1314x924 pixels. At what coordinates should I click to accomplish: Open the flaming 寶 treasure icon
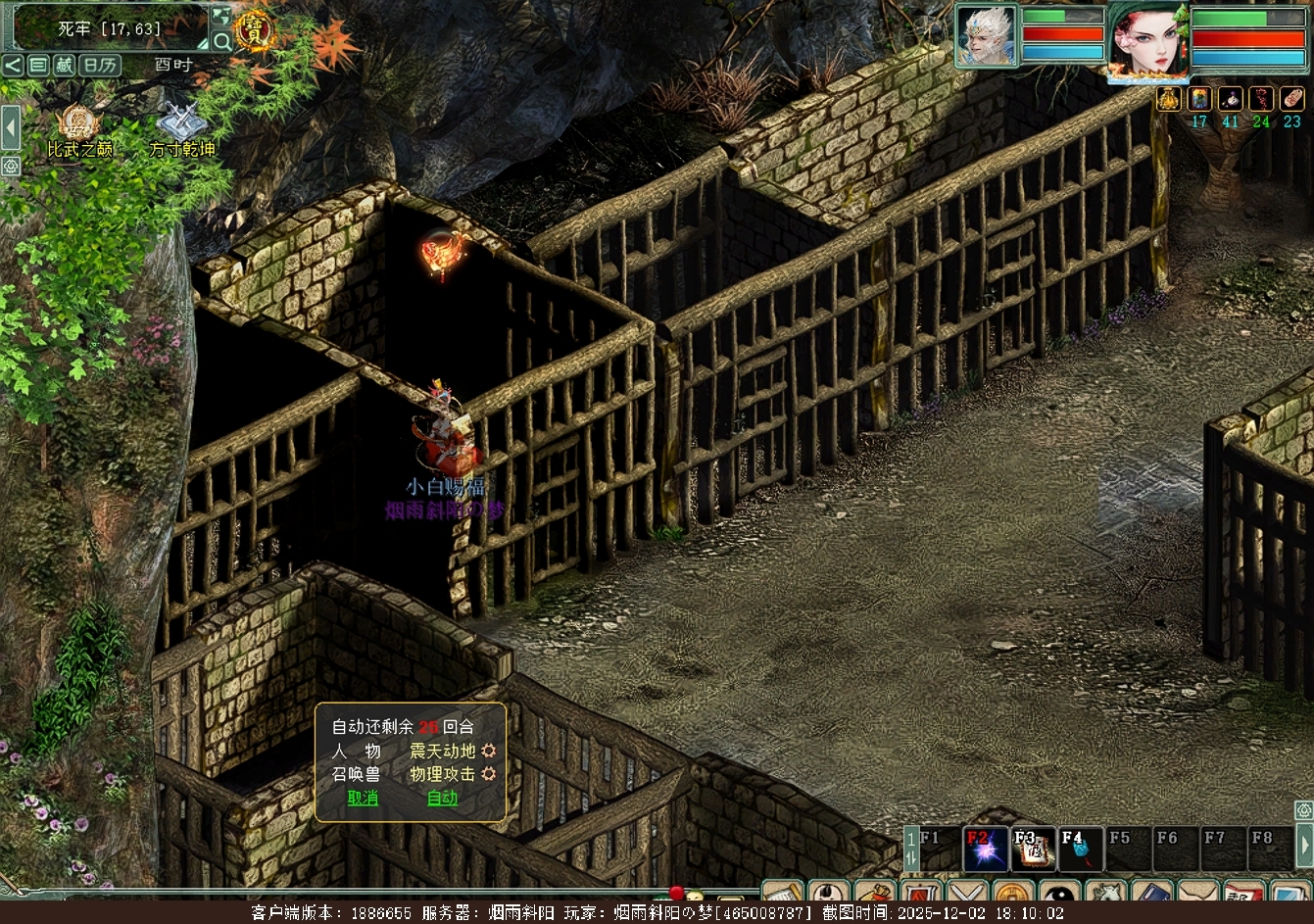[255, 30]
